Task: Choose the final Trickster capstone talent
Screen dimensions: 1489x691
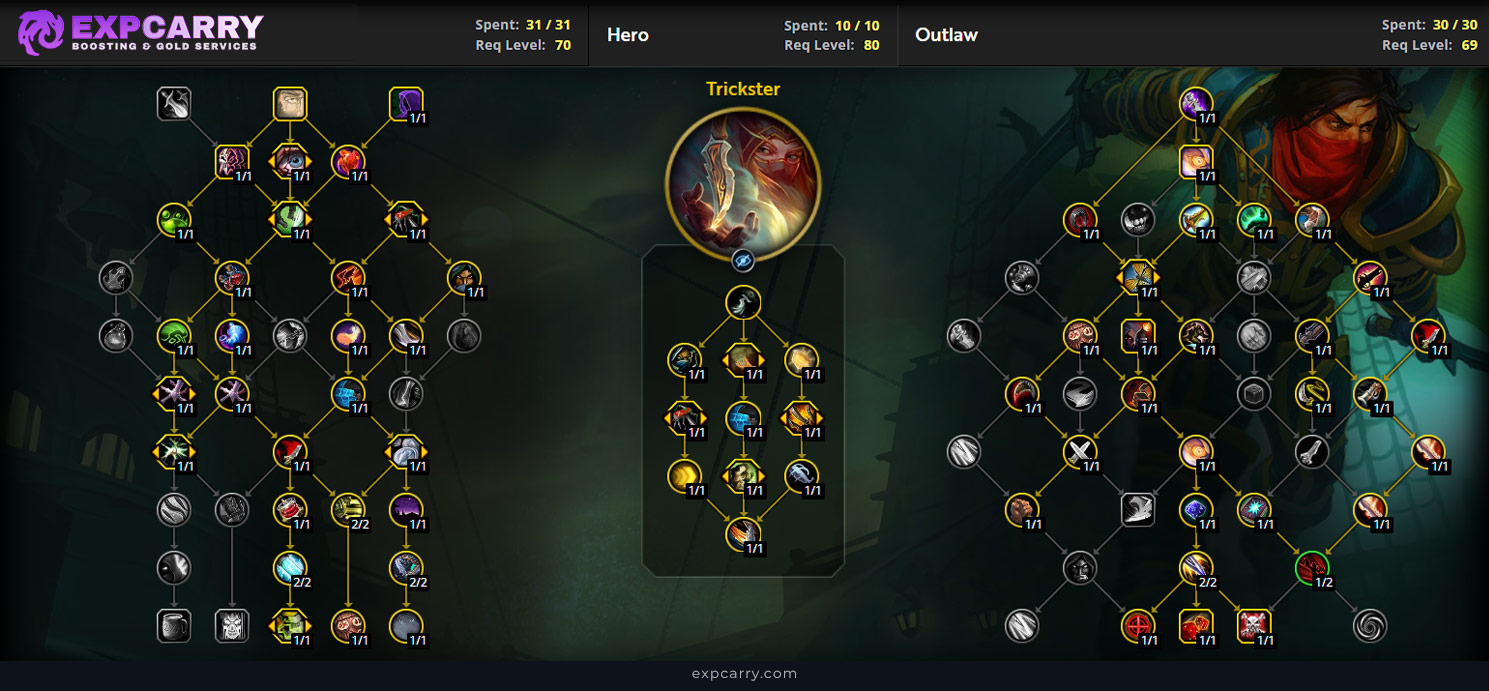Action: [742, 534]
